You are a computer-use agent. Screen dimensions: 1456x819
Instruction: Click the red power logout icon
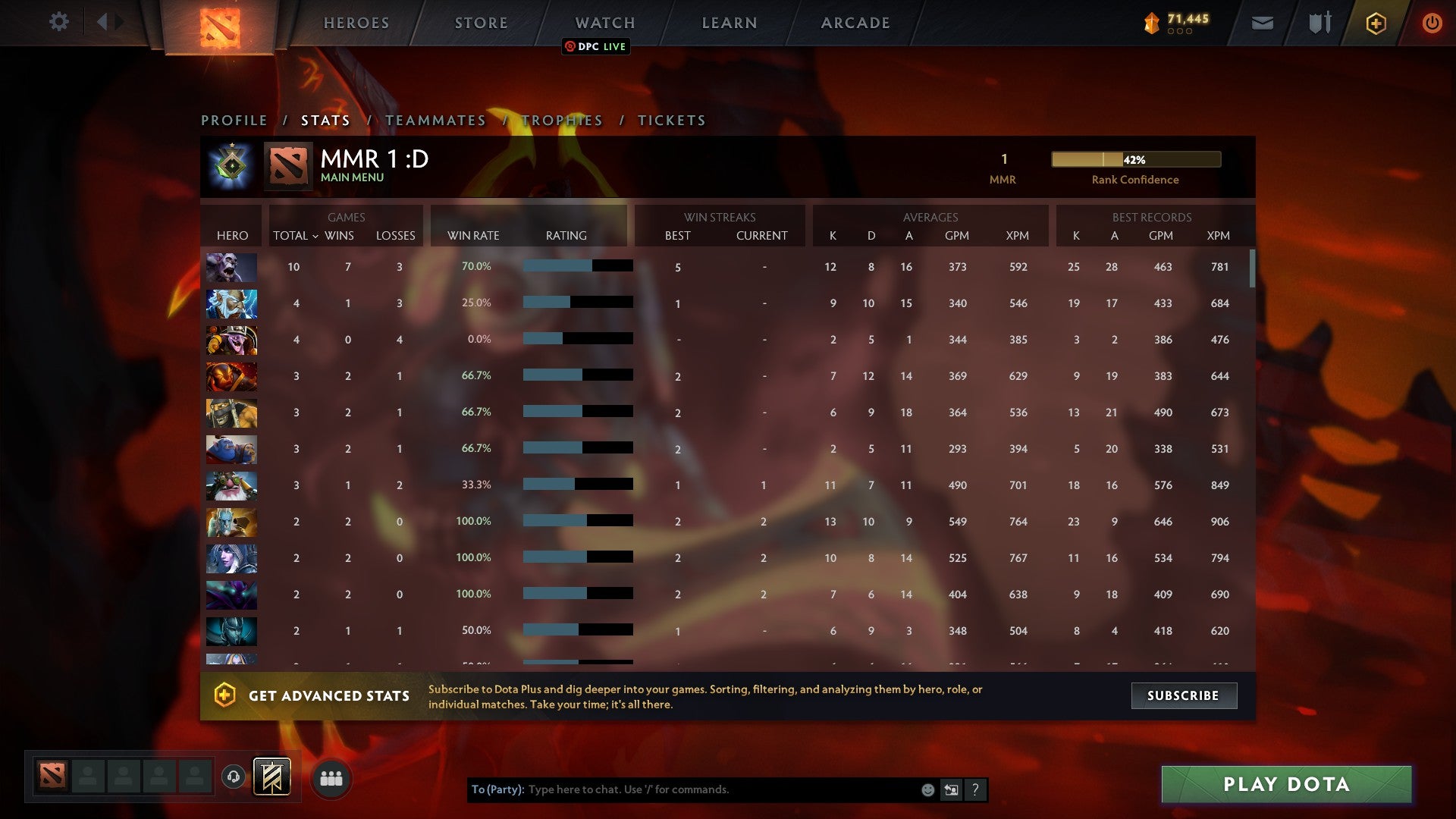point(1432,23)
